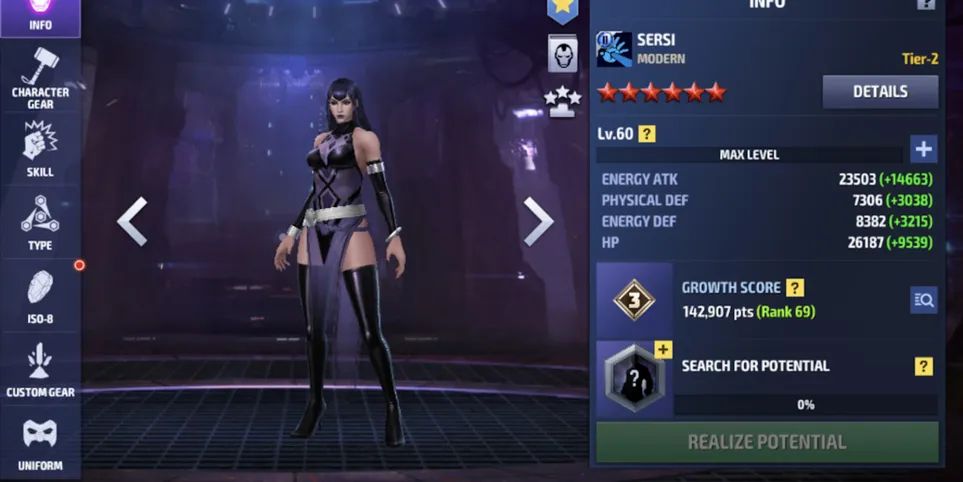Show help for Growth Score

click(795, 288)
